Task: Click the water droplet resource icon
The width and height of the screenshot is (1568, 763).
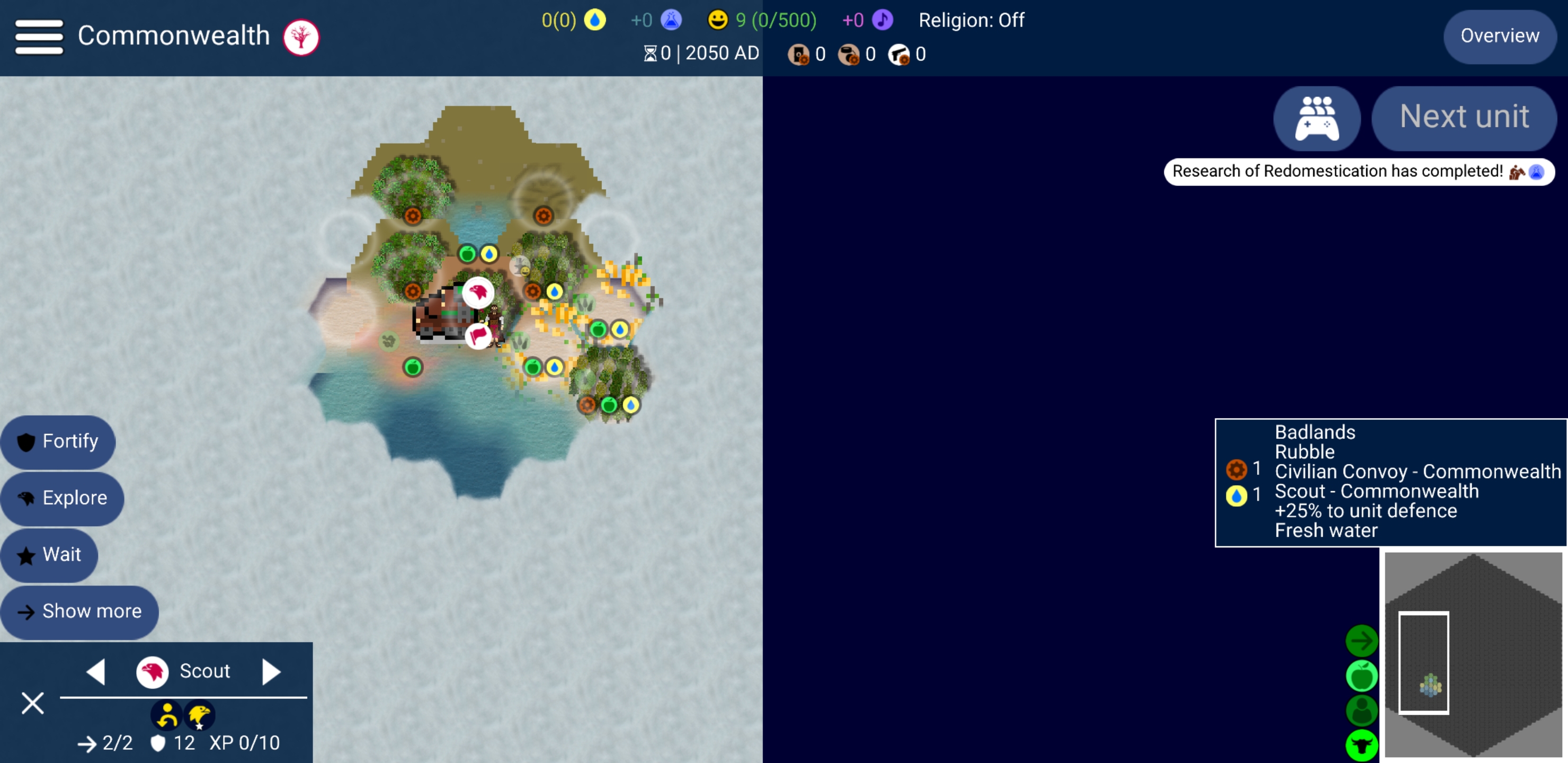Action: 595,20
